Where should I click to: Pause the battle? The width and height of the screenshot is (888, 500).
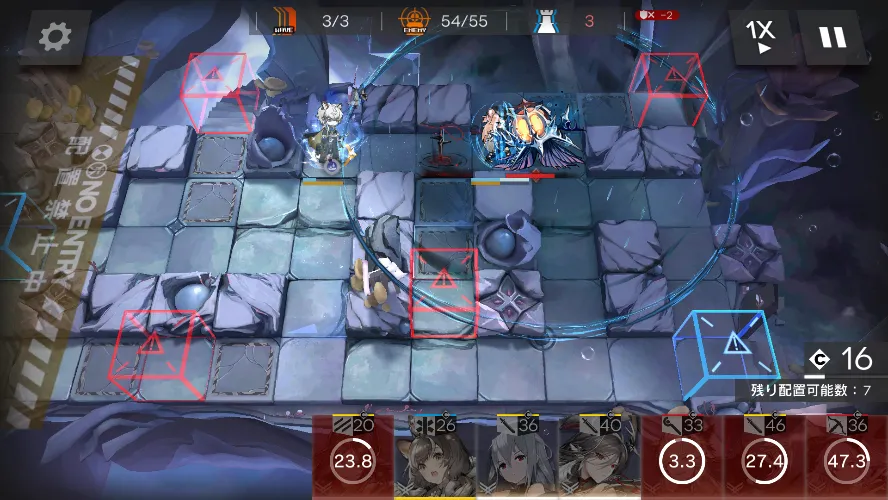pos(832,37)
